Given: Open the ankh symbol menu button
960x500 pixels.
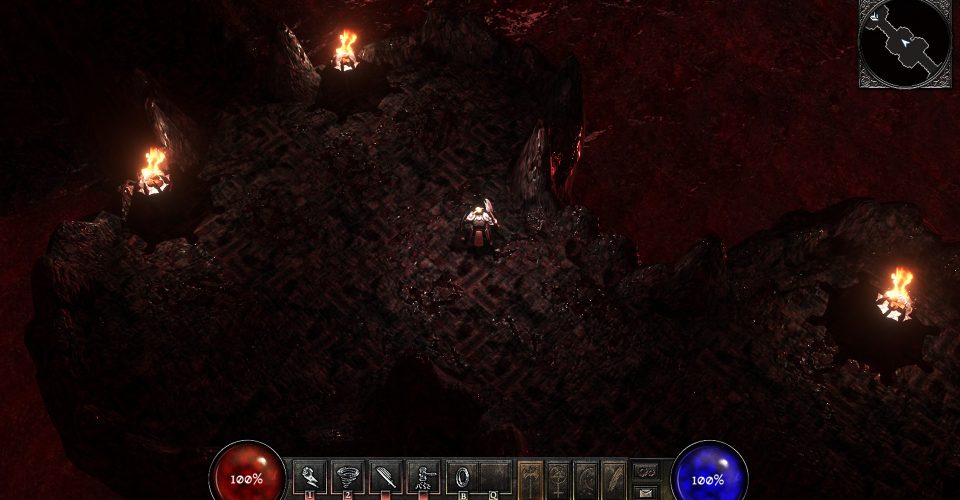Looking at the screenshot, I should coord(559,477).
